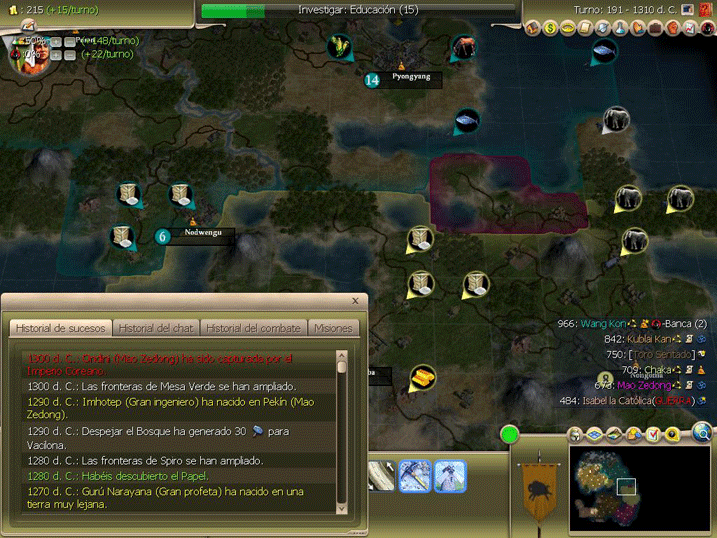Image resolution: width=717 pixels, height=538 pixels.
Task: Open the military advisor fist icon
Action: pyautogui.click(x=672, y=28)
